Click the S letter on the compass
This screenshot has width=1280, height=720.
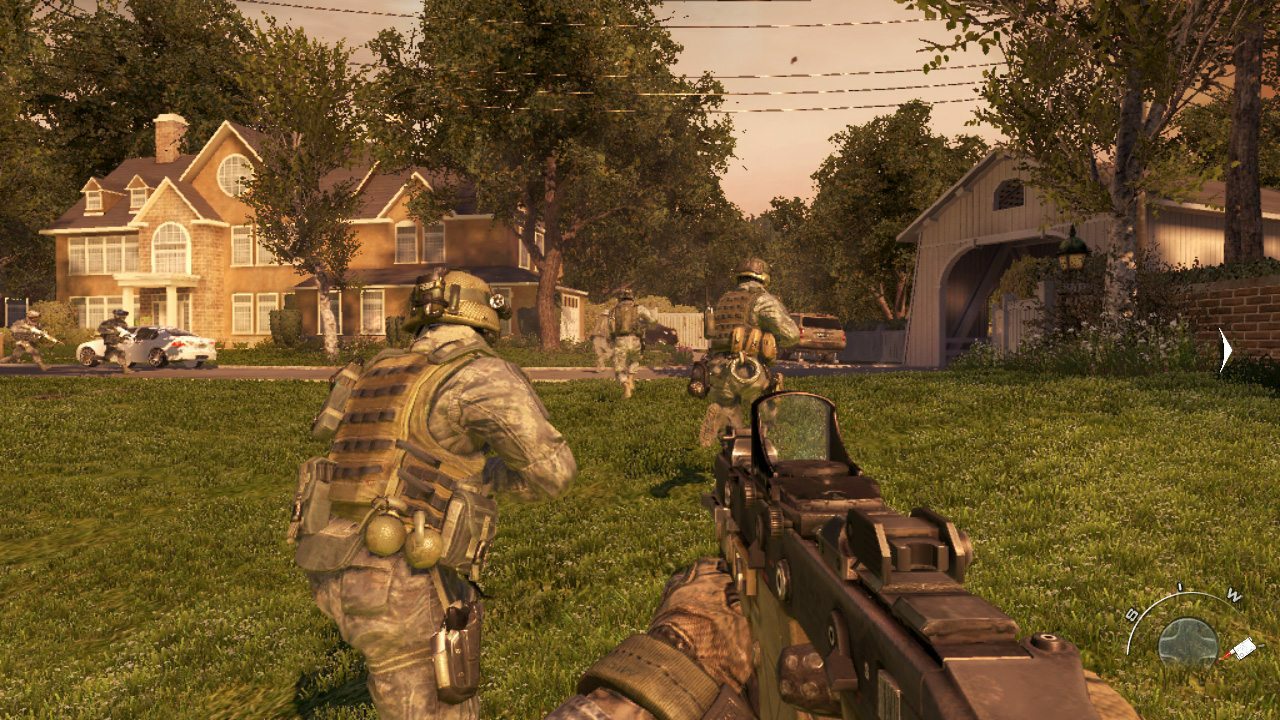pos(1131,611)
